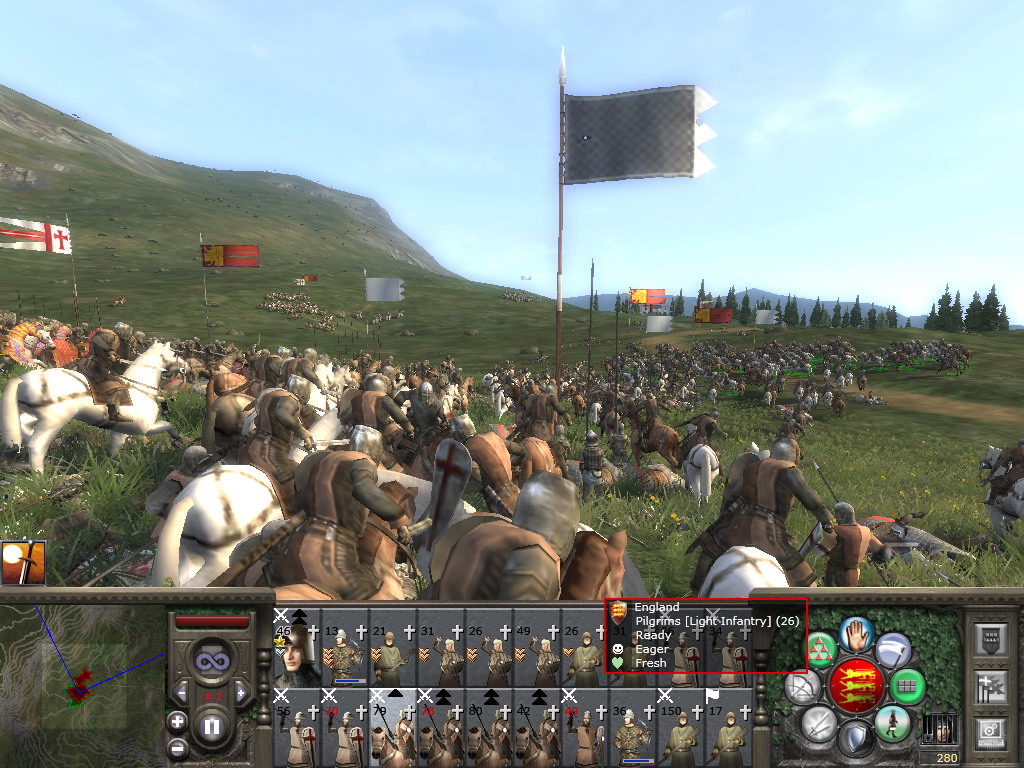Viewport: 1024px width, 768px height.
Task: Click the scythe withdraw button
Action: [893, 650]
